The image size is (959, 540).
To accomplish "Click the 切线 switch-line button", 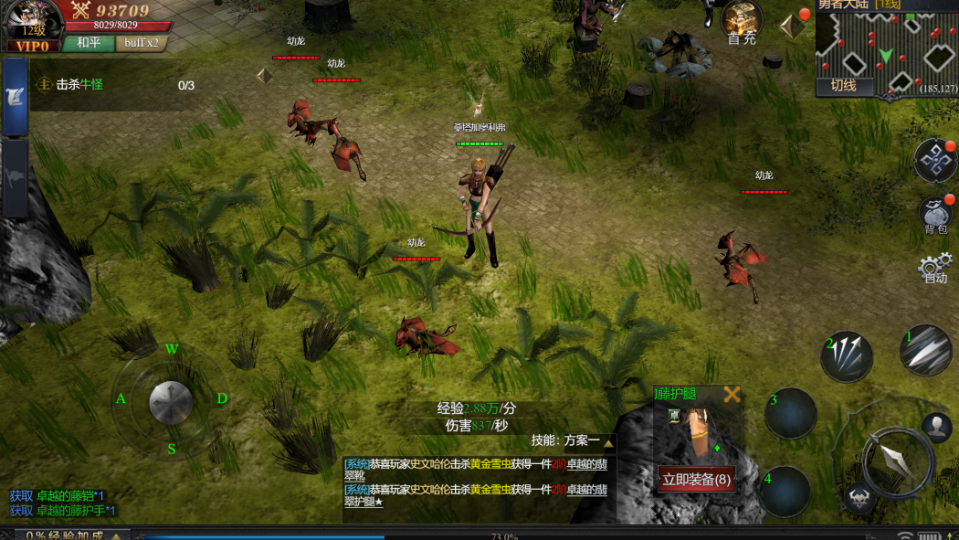I will 843,86.
